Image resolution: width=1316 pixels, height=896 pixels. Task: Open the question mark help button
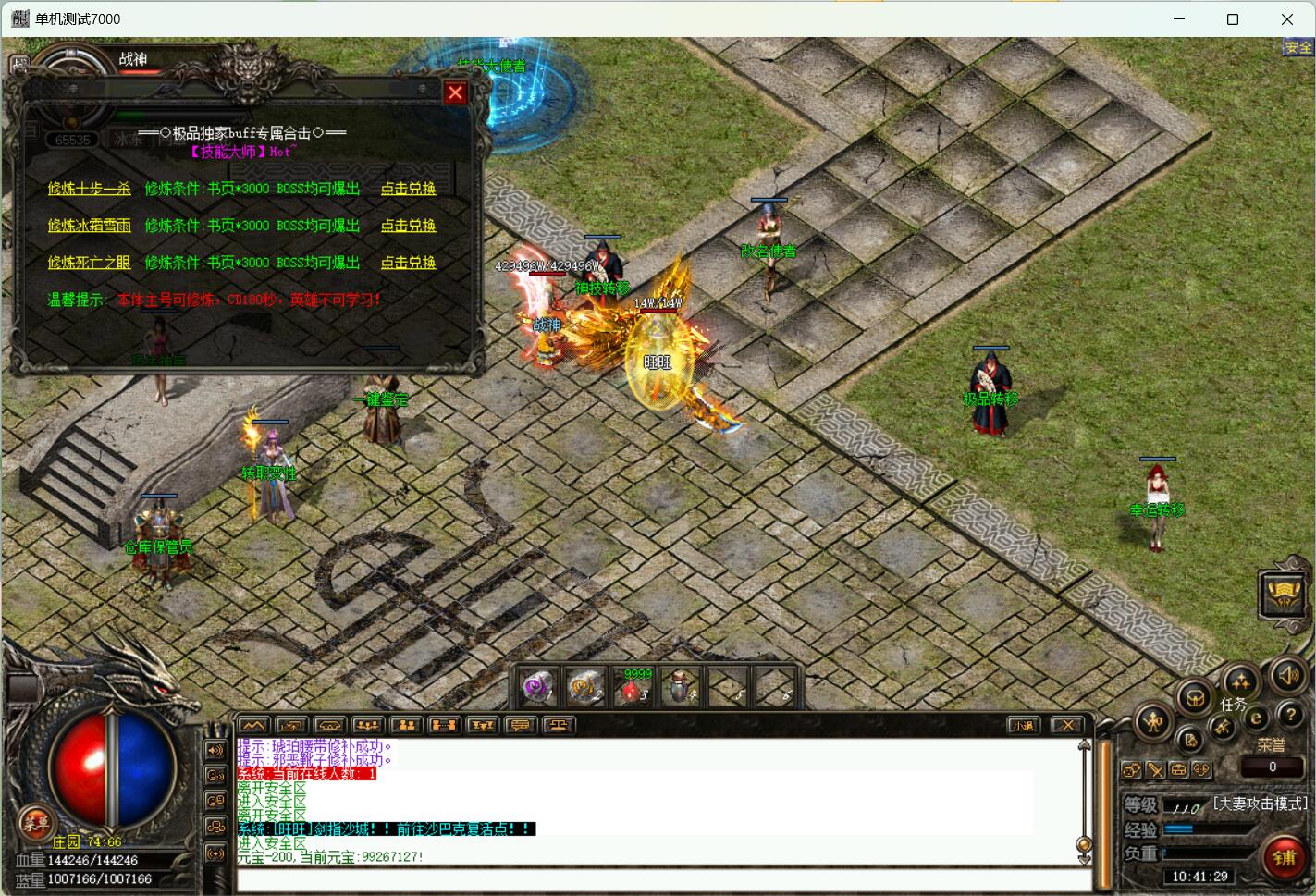click(1290, 715)
